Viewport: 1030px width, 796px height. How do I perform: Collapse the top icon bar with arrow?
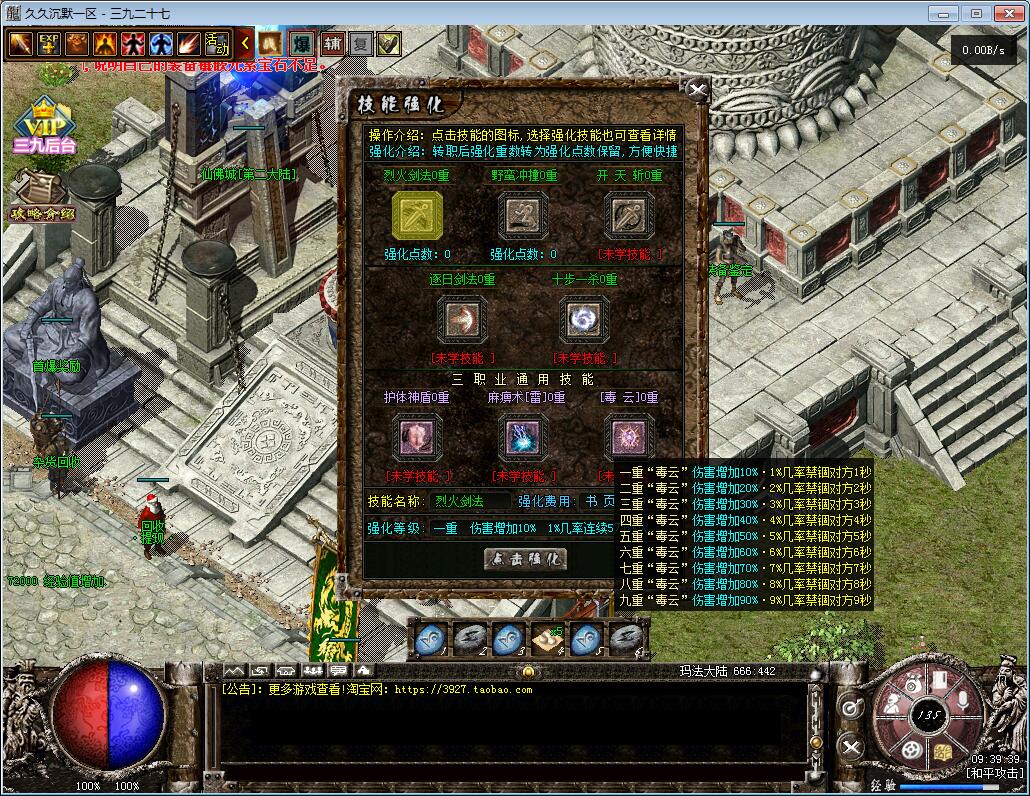[246, 44]
